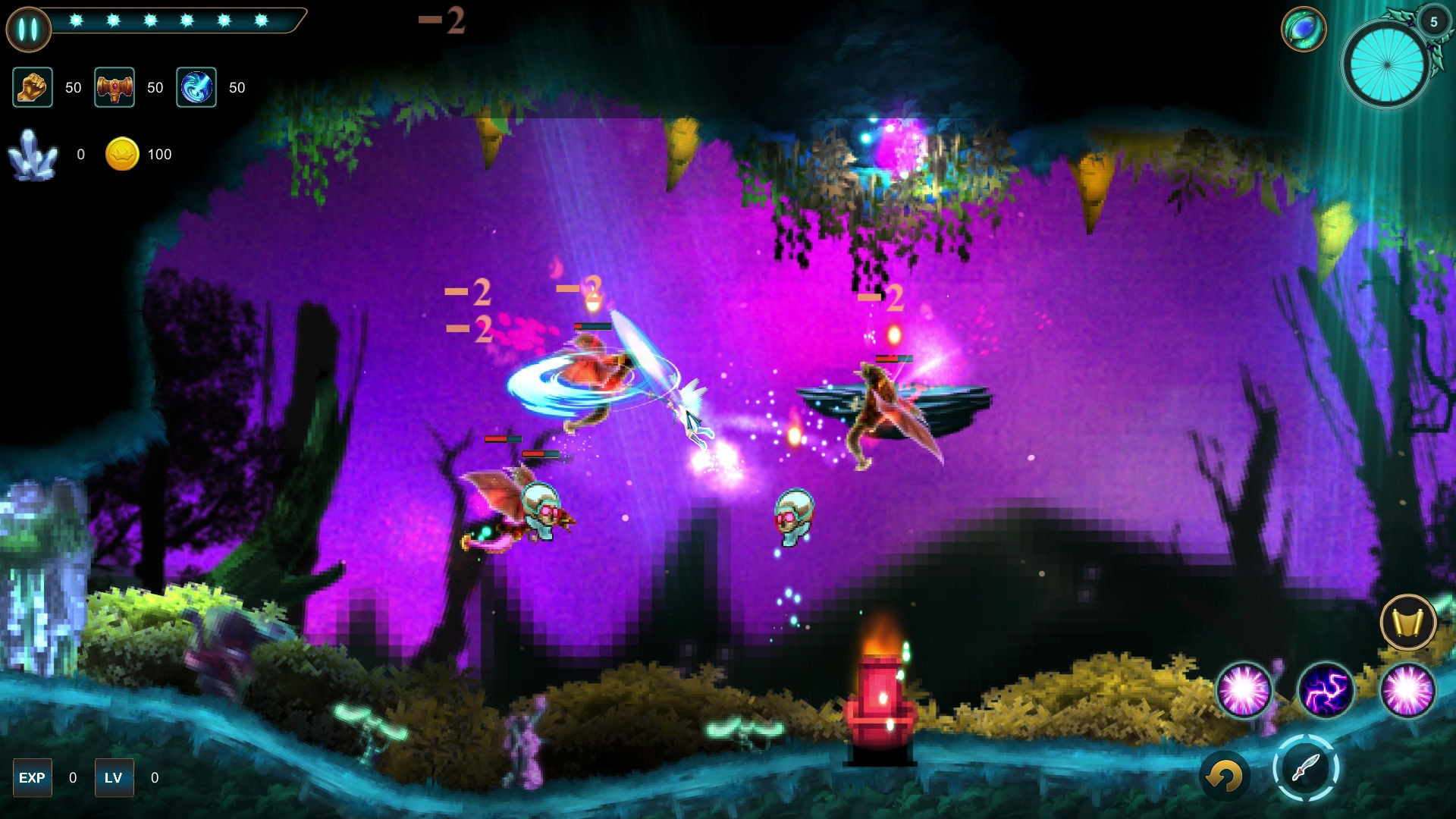
Task: Pause the game with the pause button
Action: [x=28, y=30]
